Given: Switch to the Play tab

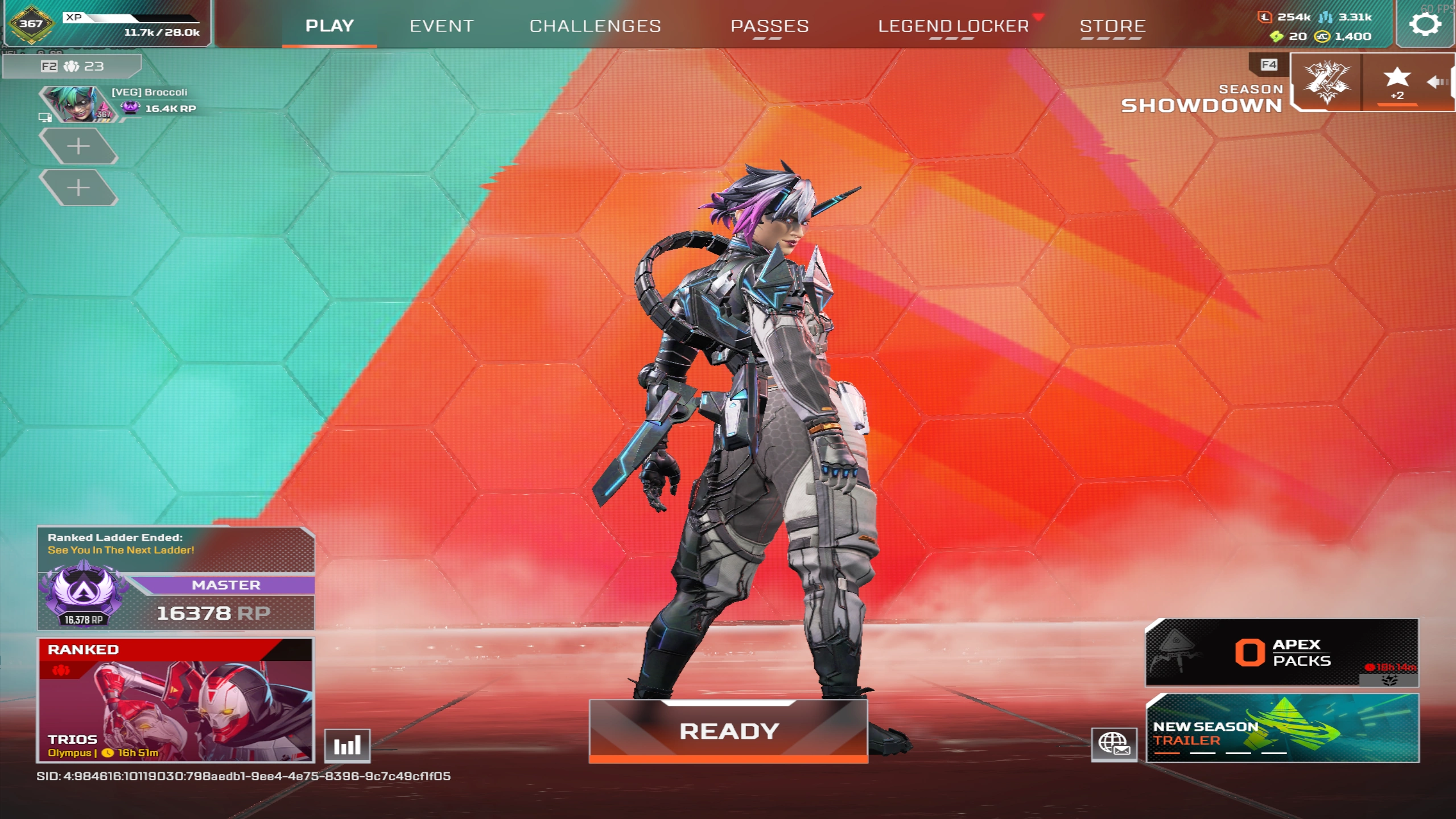Looking at the screenshot, I should 329,26.
